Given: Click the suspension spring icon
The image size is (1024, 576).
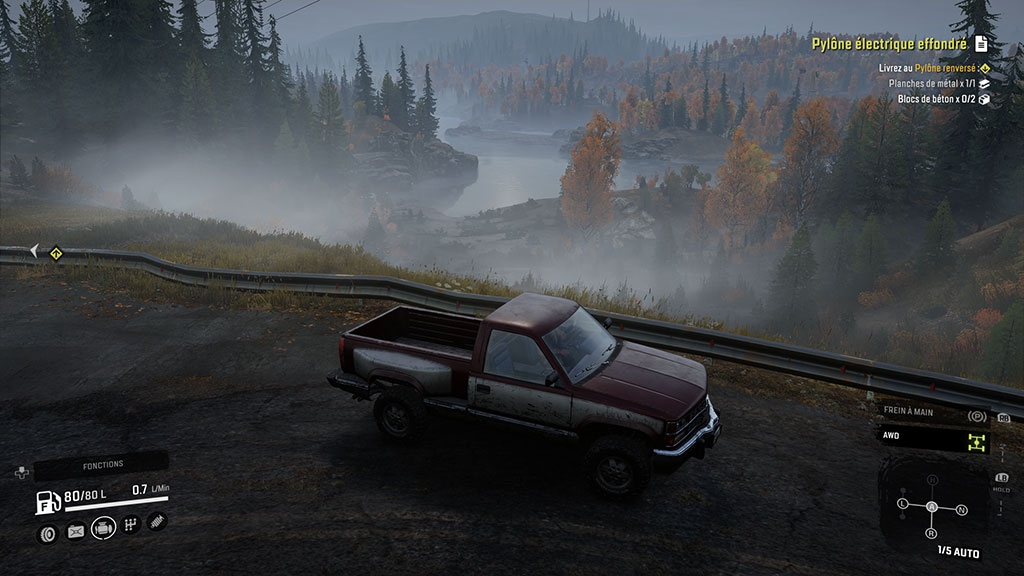Looking at the screenshot, I should 157,521.
